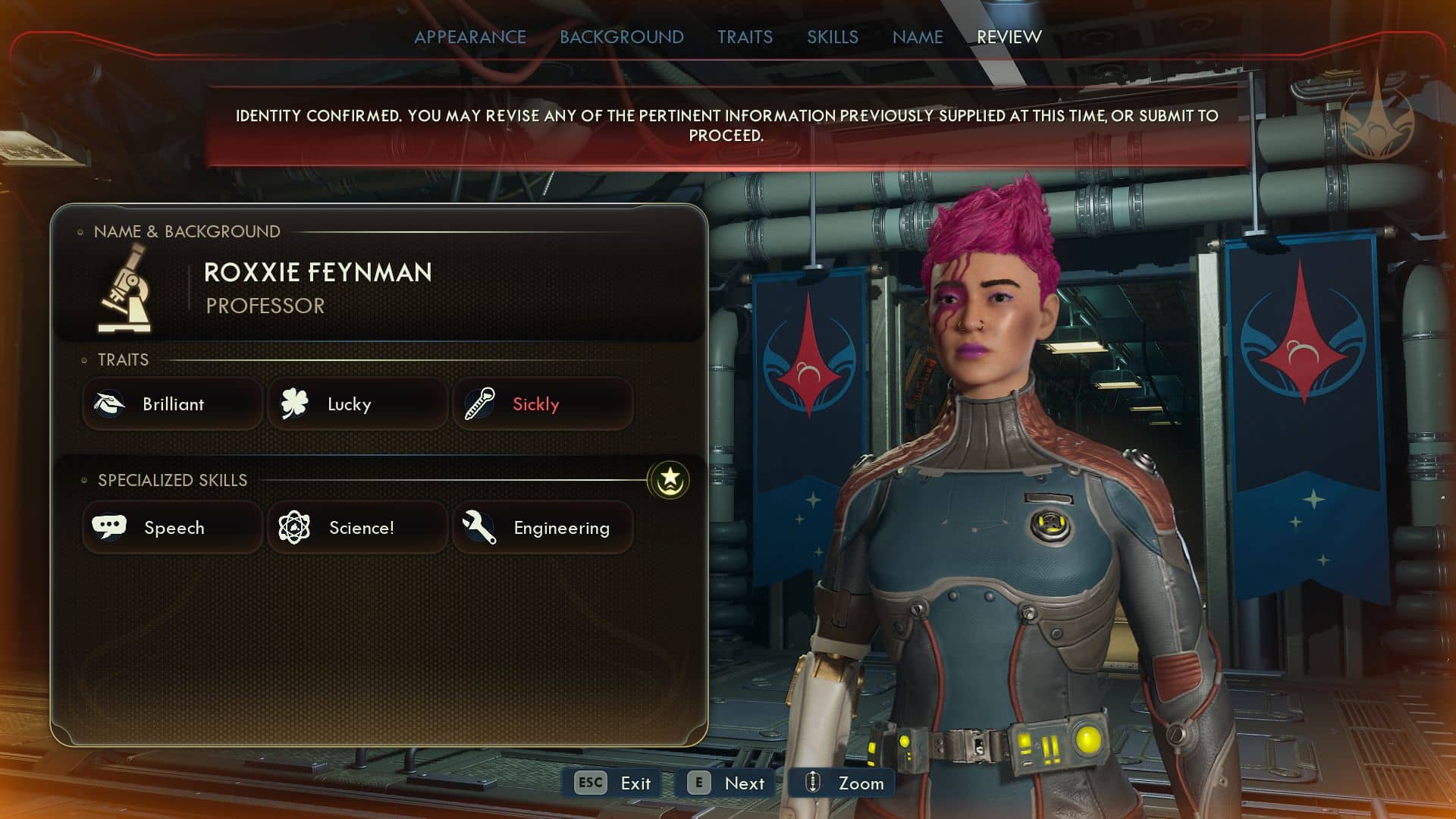Go to the Traits tab
1456x819 pixels.
tap(745, 37)
